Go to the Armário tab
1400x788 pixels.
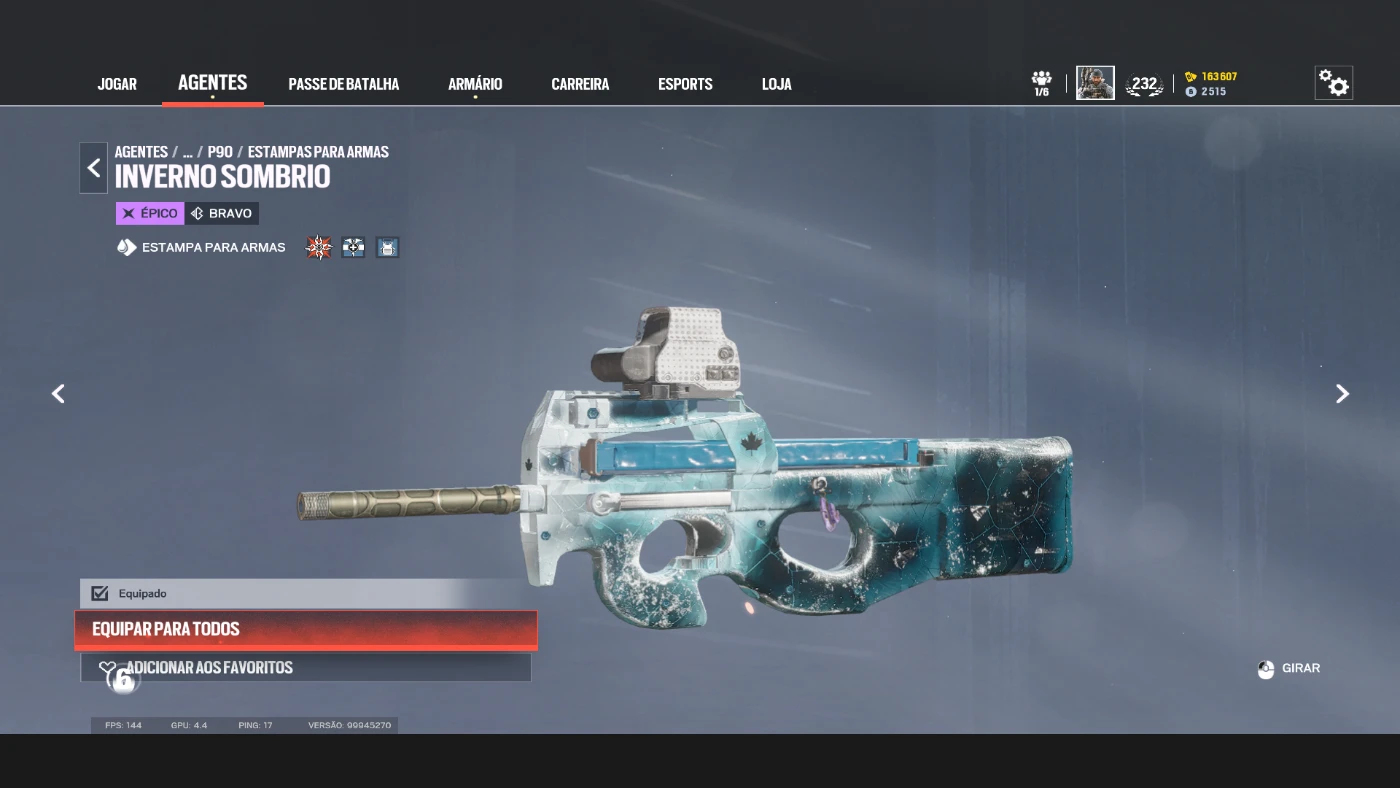(475, 84)
